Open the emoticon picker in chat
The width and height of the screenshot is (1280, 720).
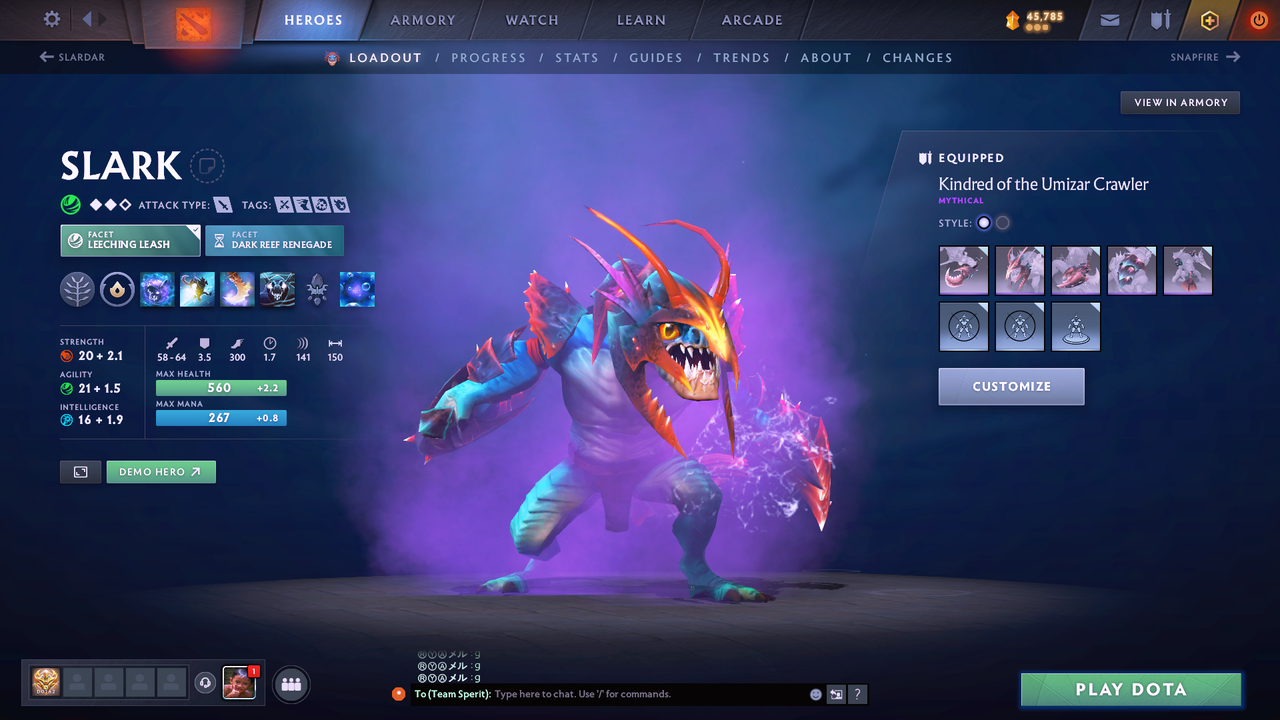pos(815,693)
